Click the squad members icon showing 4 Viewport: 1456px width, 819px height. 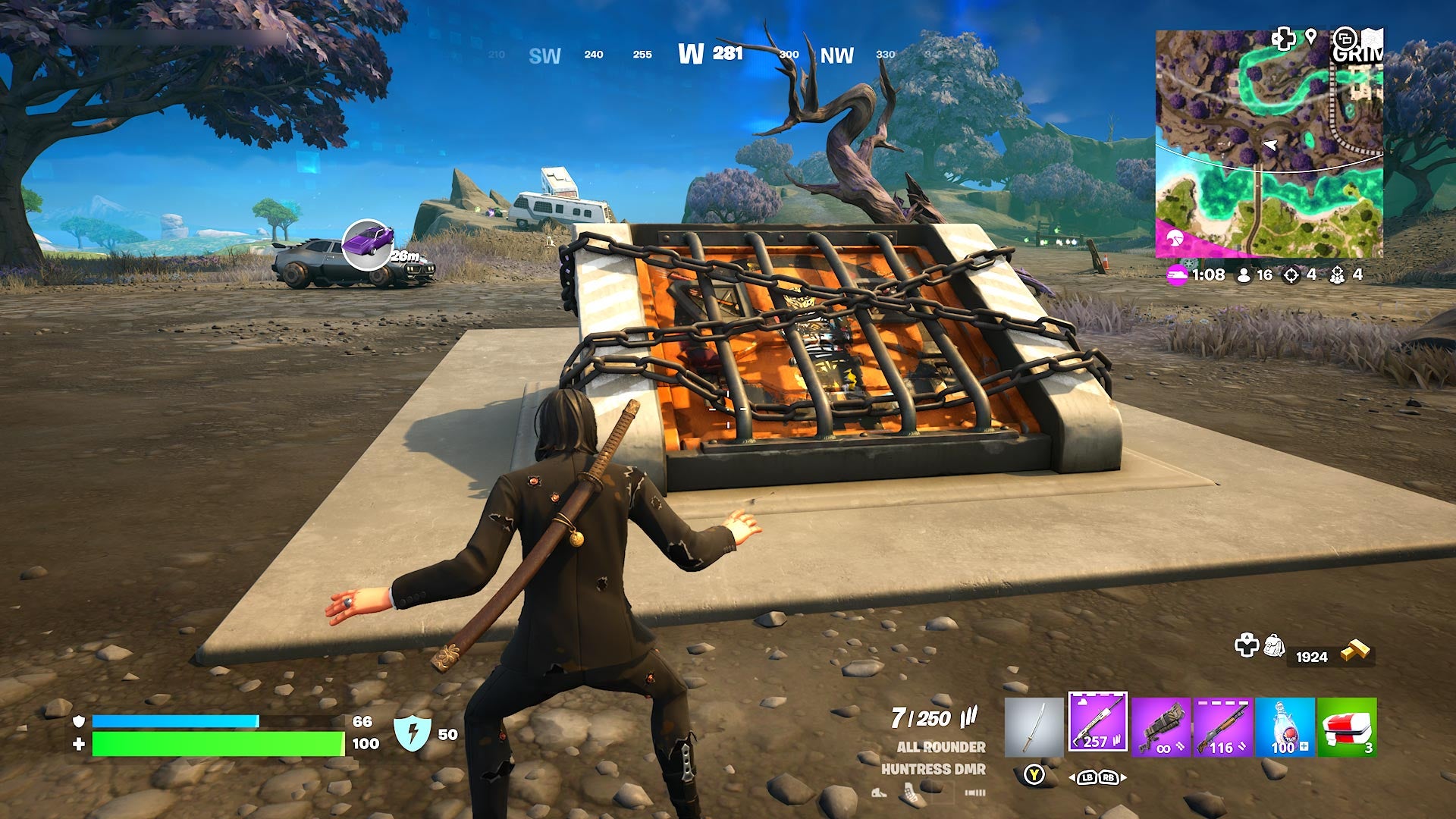click(x=1337, y=275)
